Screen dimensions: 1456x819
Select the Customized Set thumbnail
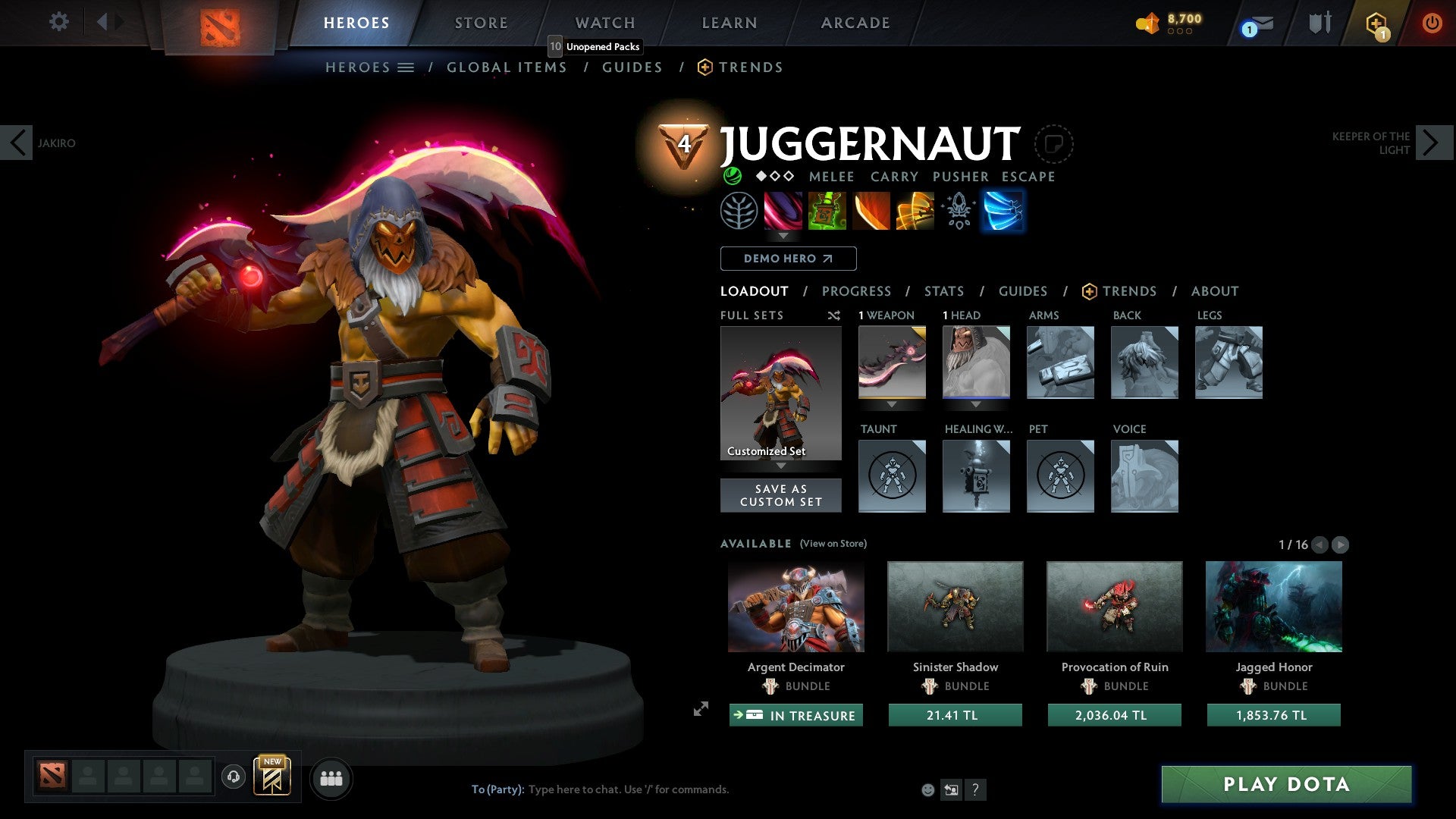pyautogui.click(x=780, y=391)
